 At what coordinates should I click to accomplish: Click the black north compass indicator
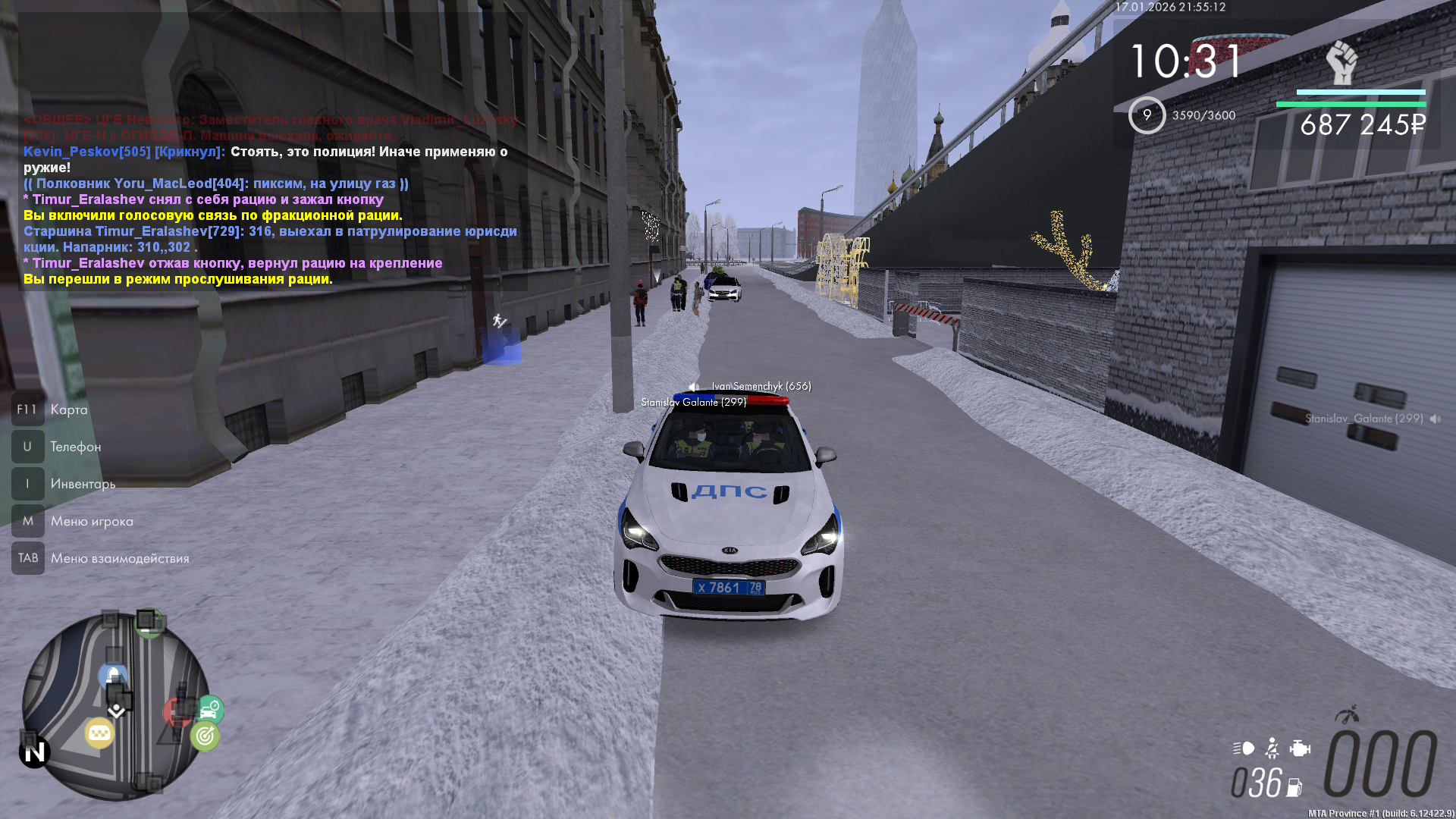tap(34, 752)
